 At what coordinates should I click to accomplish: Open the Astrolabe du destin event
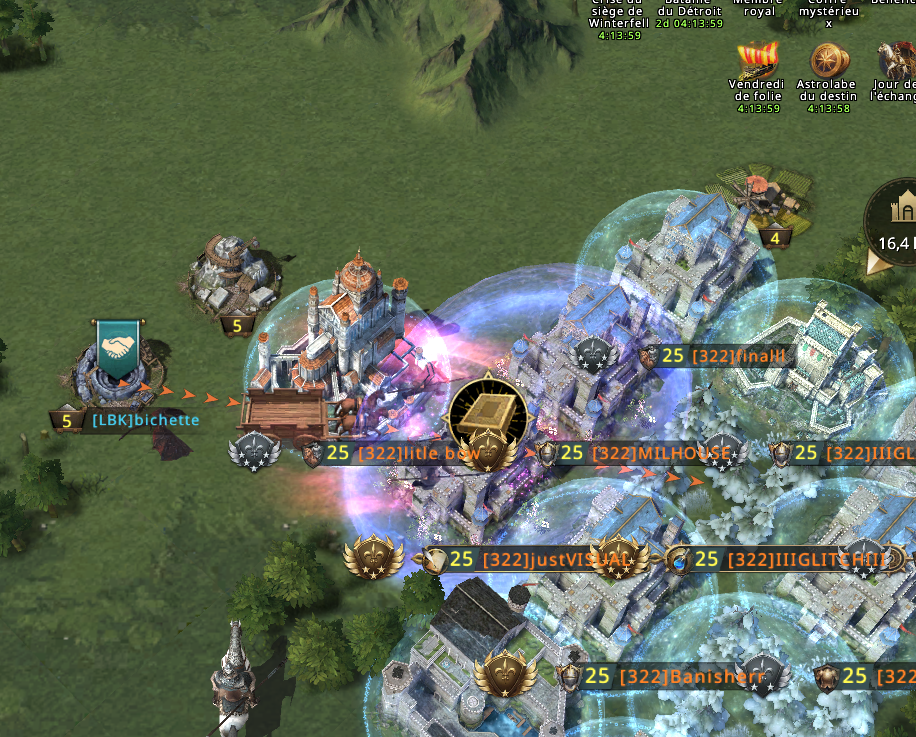pyautogui.click(x=826, y=62)
